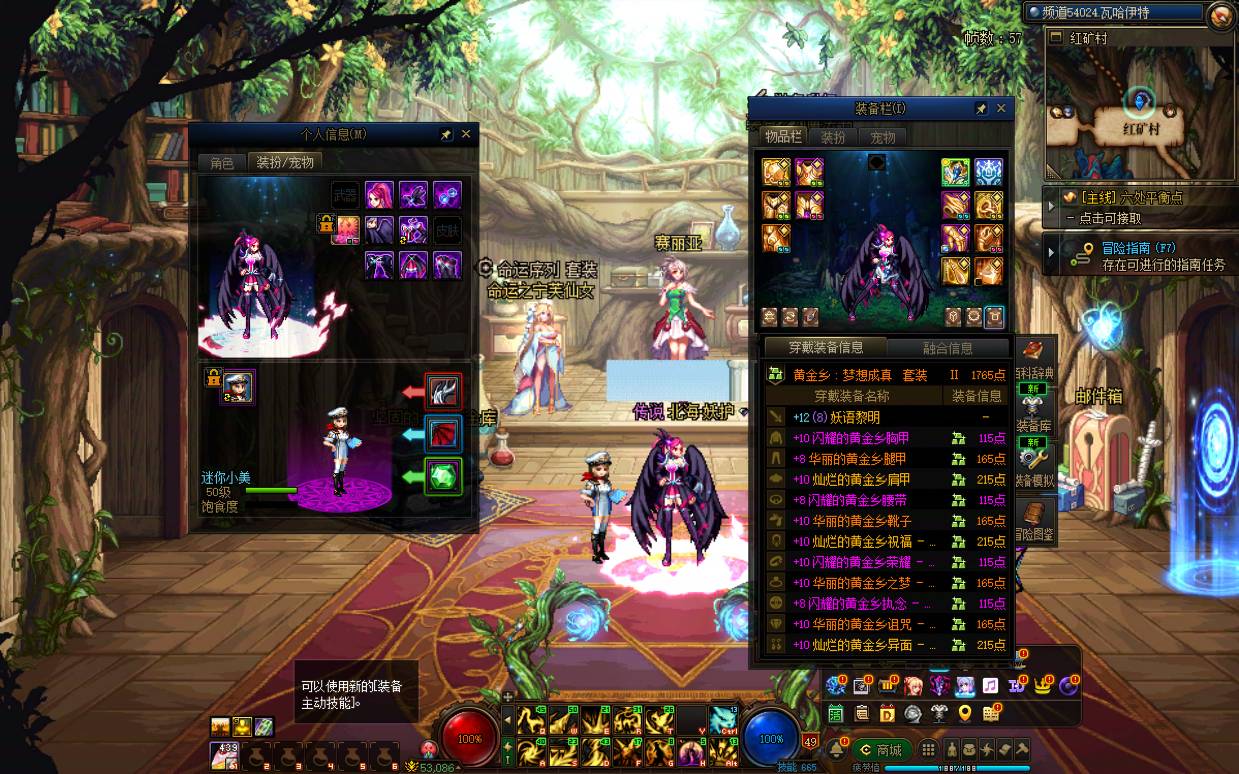Click the wolf head skill on hotbar

click(x=723, y=718)
